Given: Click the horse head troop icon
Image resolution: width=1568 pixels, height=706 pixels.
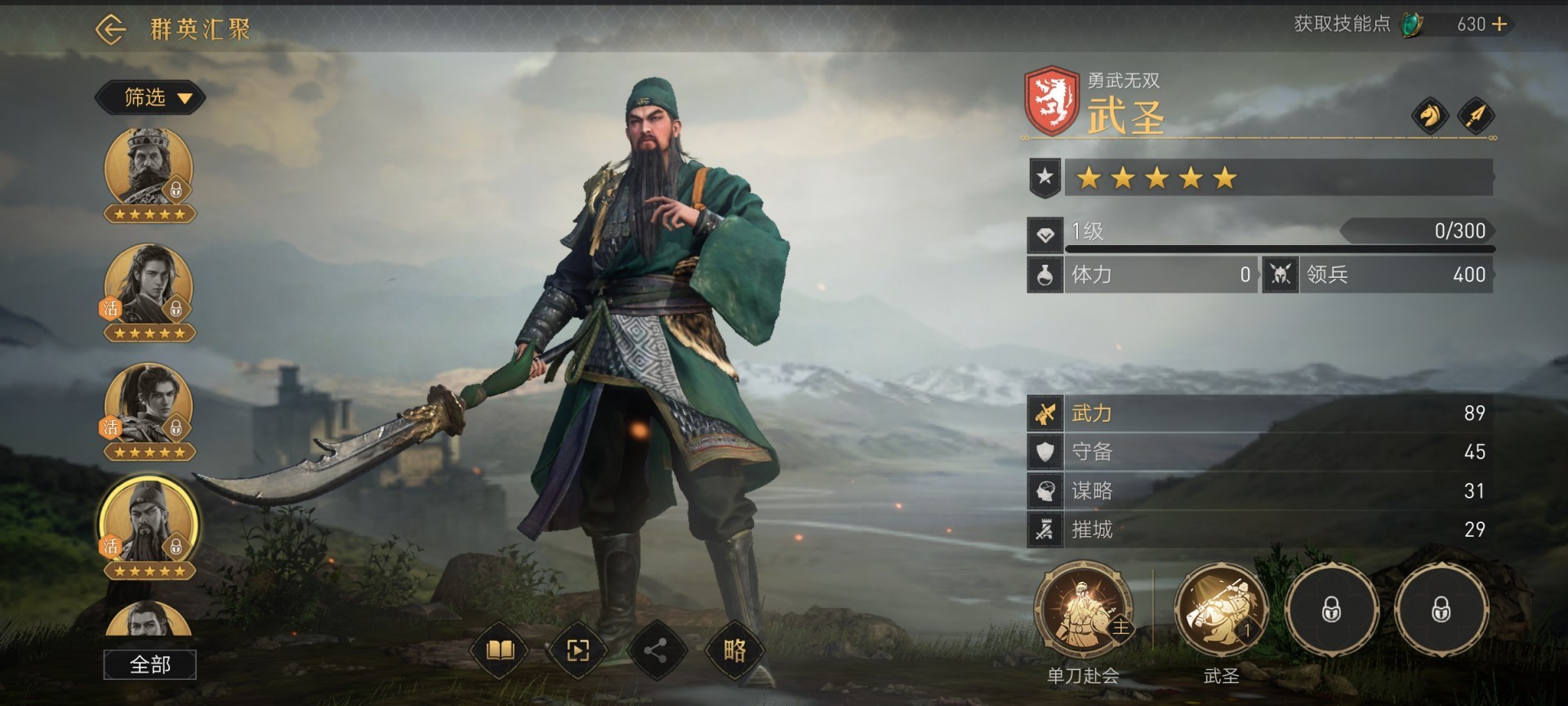Looking at the screenshot, I should [1430, 116].
